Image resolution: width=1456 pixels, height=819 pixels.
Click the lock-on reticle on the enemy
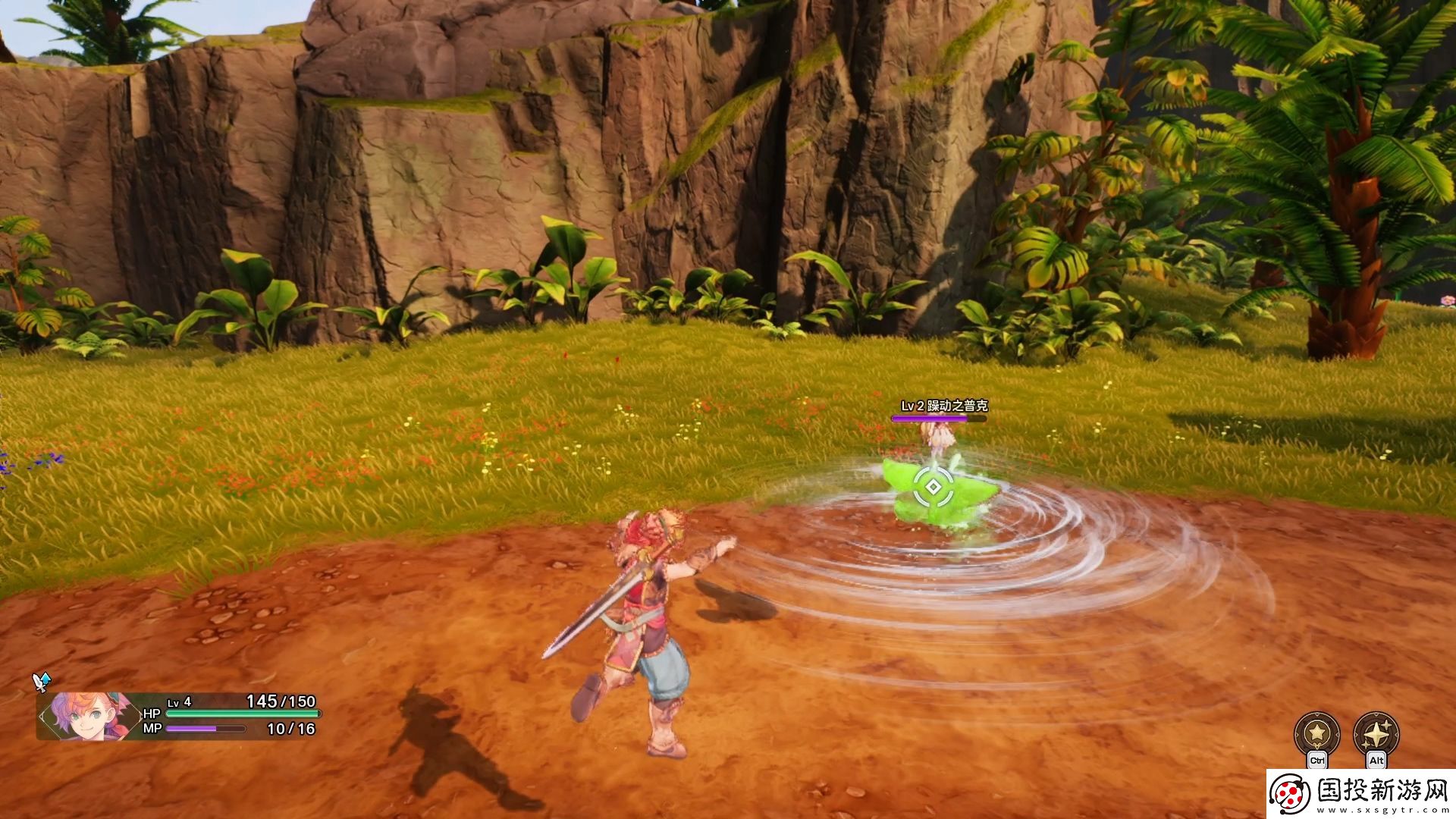point(934,487)
